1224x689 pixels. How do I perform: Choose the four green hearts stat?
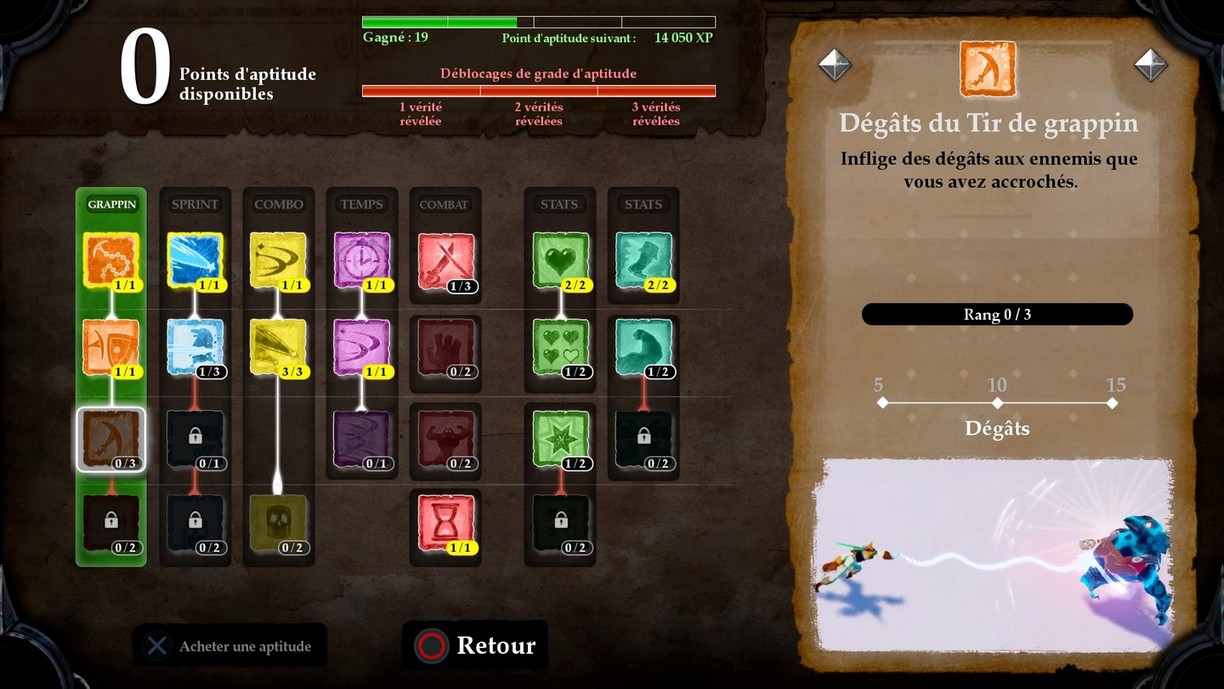point(560,346)
